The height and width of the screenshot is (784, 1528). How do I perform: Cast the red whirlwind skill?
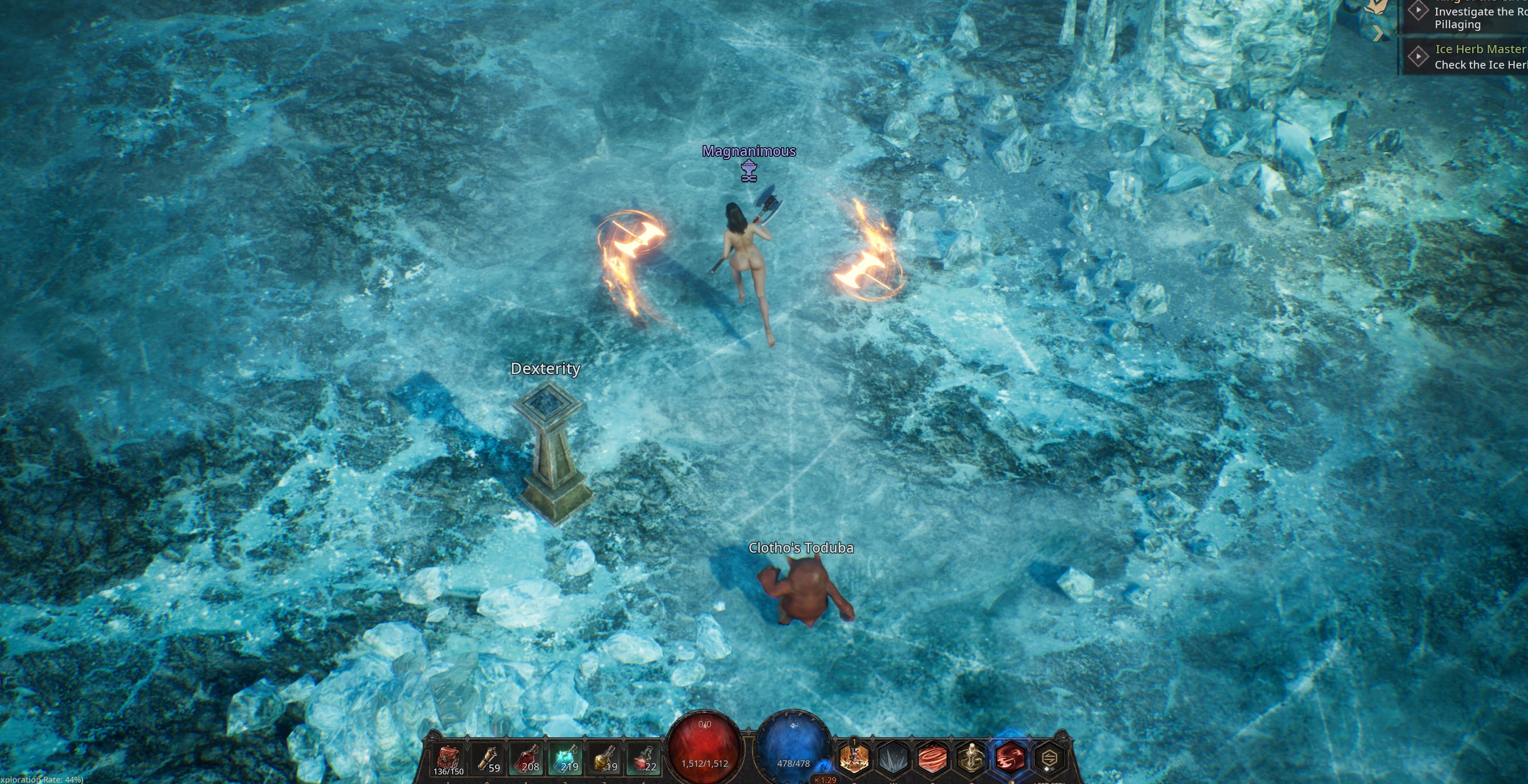(933, 759)
